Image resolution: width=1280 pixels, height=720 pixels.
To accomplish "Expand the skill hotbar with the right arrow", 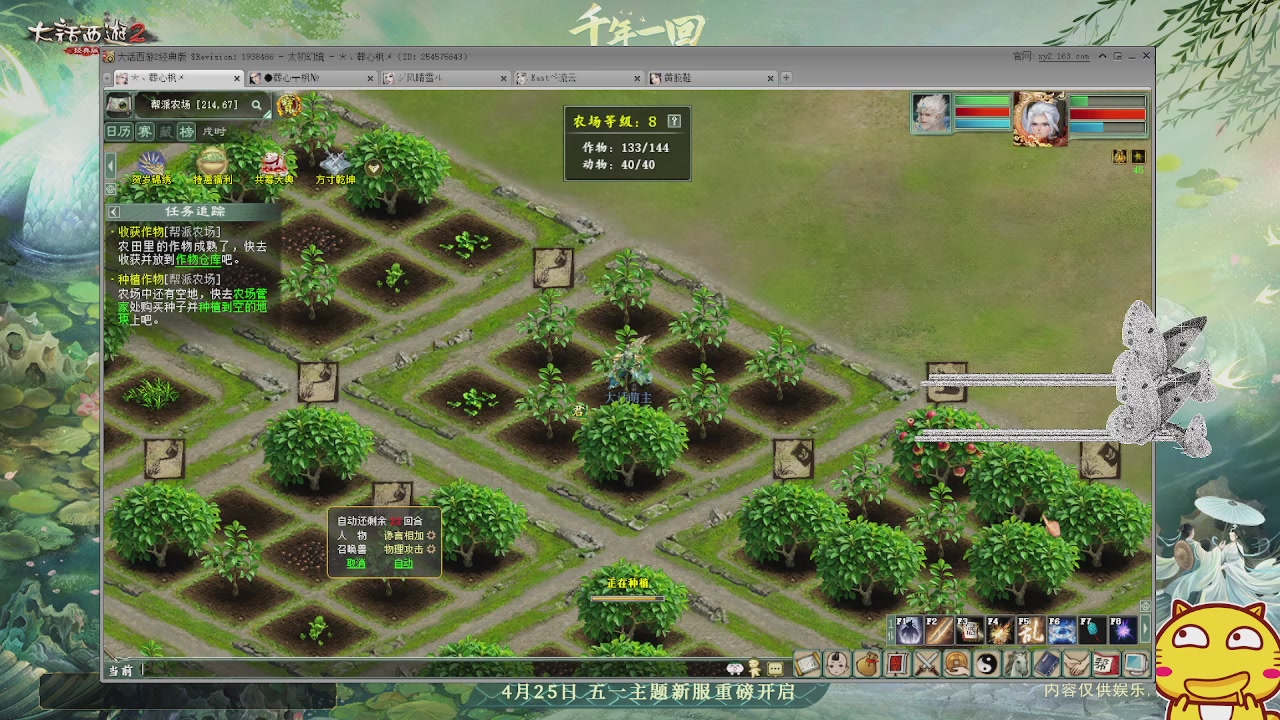I will [x=1146, y=630].
